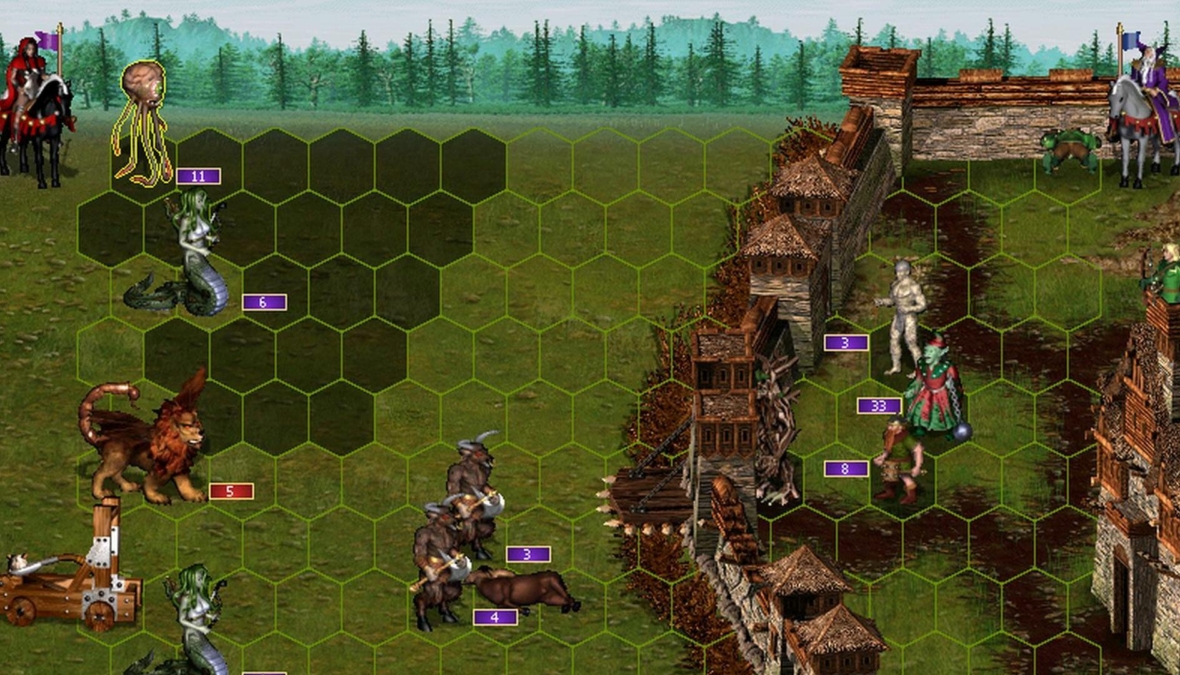Attack the green troll stack of 33
This screenshot has width=1180, height=675.
tap(934, 388)
